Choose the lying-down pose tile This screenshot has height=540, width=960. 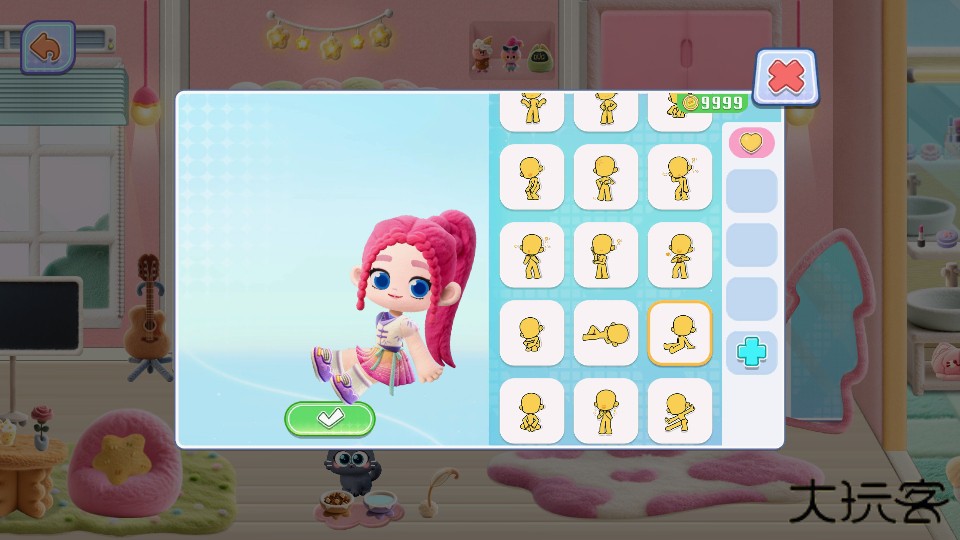click(x=606, y=333)
